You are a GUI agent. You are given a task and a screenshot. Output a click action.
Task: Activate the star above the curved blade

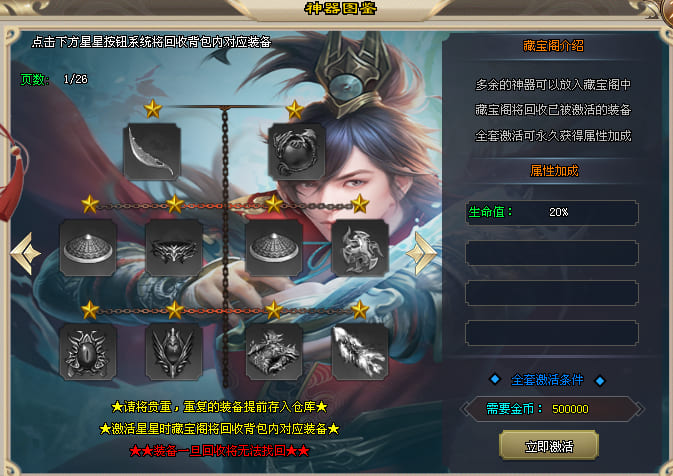click(153, 107)
